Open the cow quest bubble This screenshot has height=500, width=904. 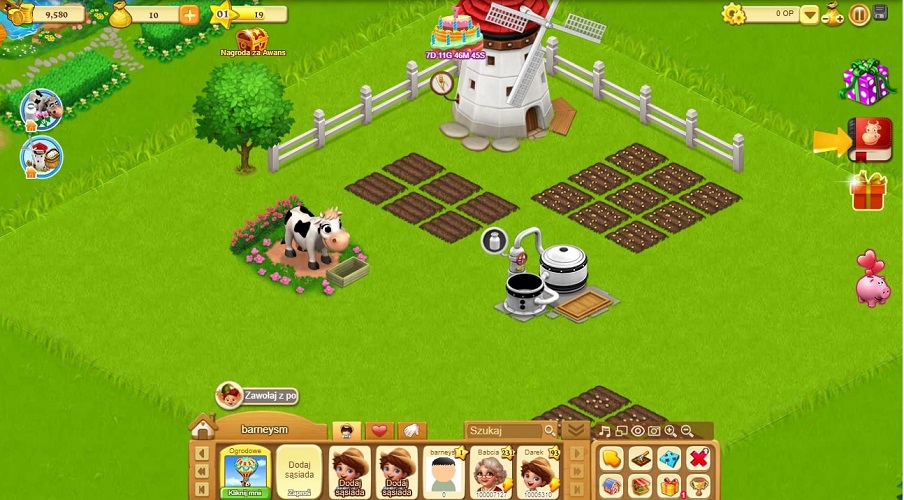41,109
